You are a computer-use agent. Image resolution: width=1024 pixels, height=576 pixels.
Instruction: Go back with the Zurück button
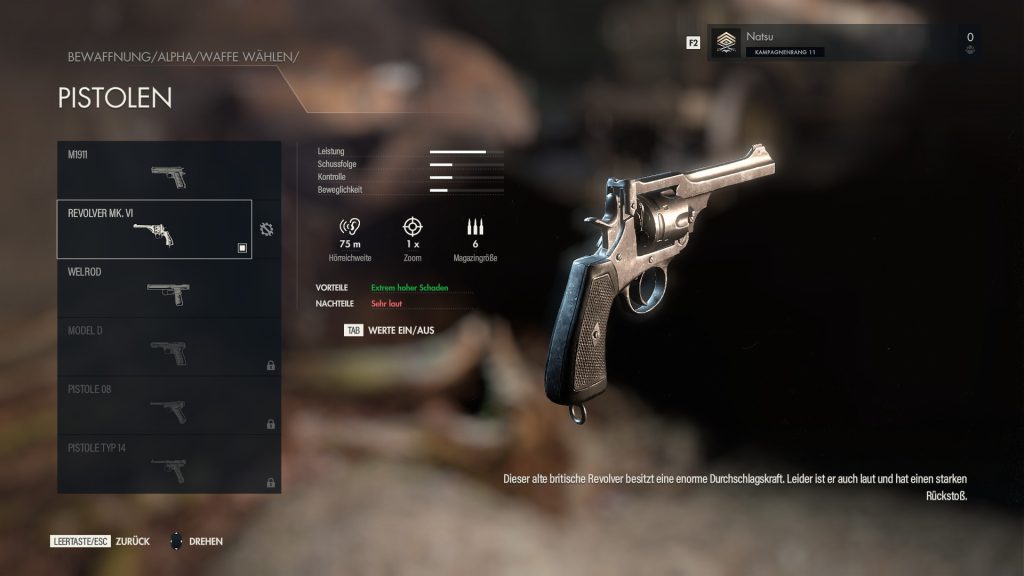(100, 541)
